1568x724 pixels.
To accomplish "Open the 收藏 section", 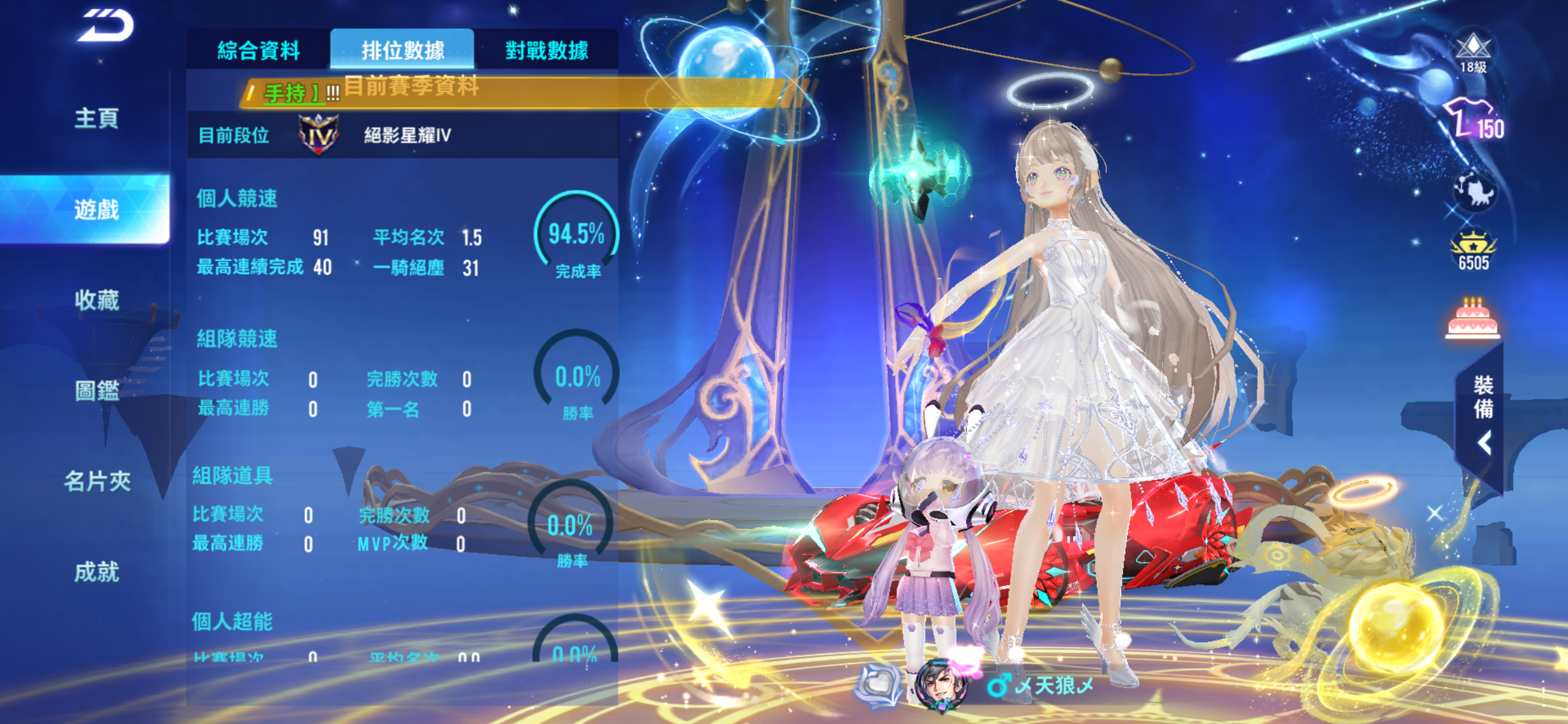I will 97,300.
